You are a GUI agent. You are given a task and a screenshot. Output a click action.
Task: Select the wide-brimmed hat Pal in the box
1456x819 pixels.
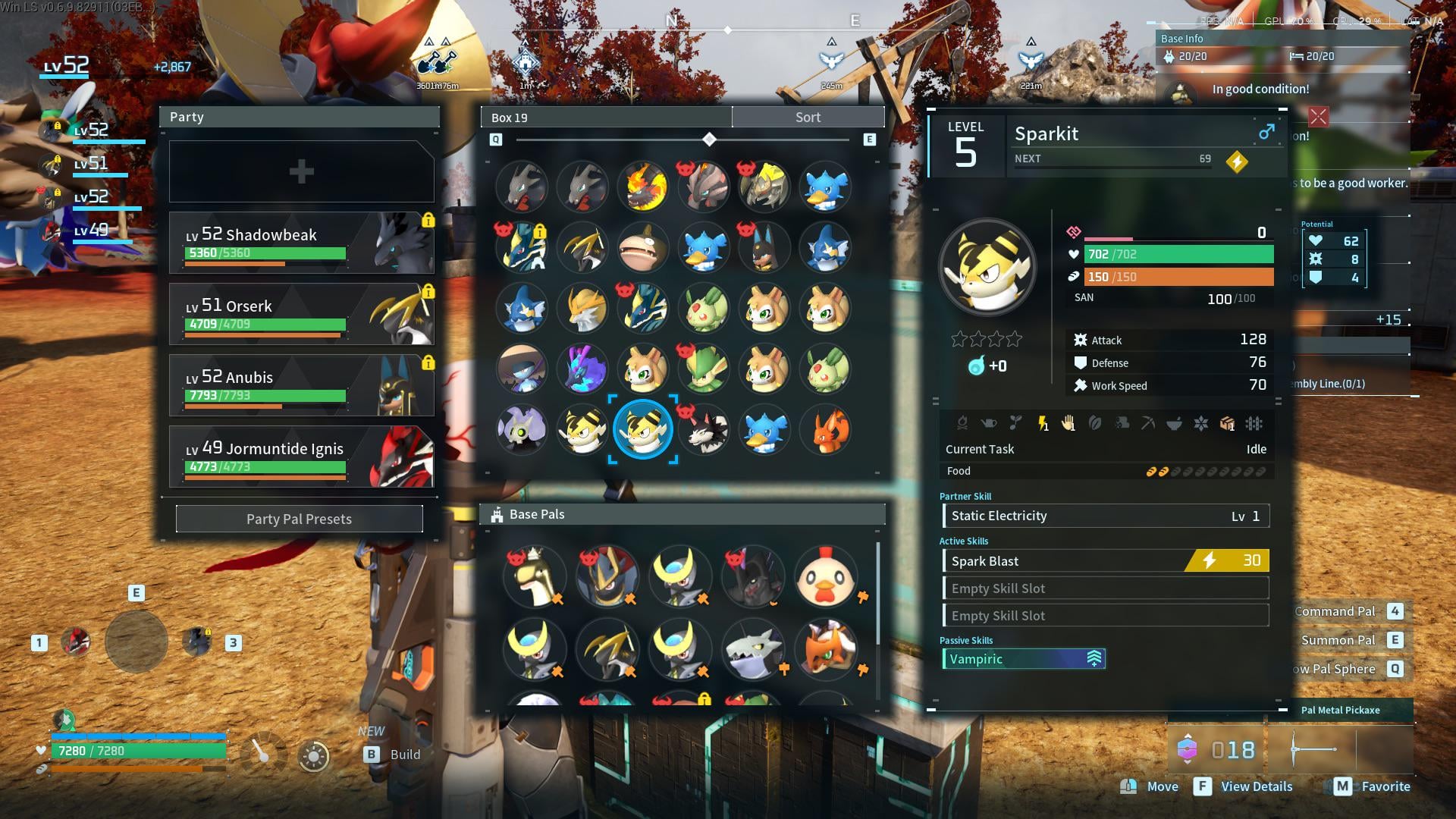click(522, 369)
